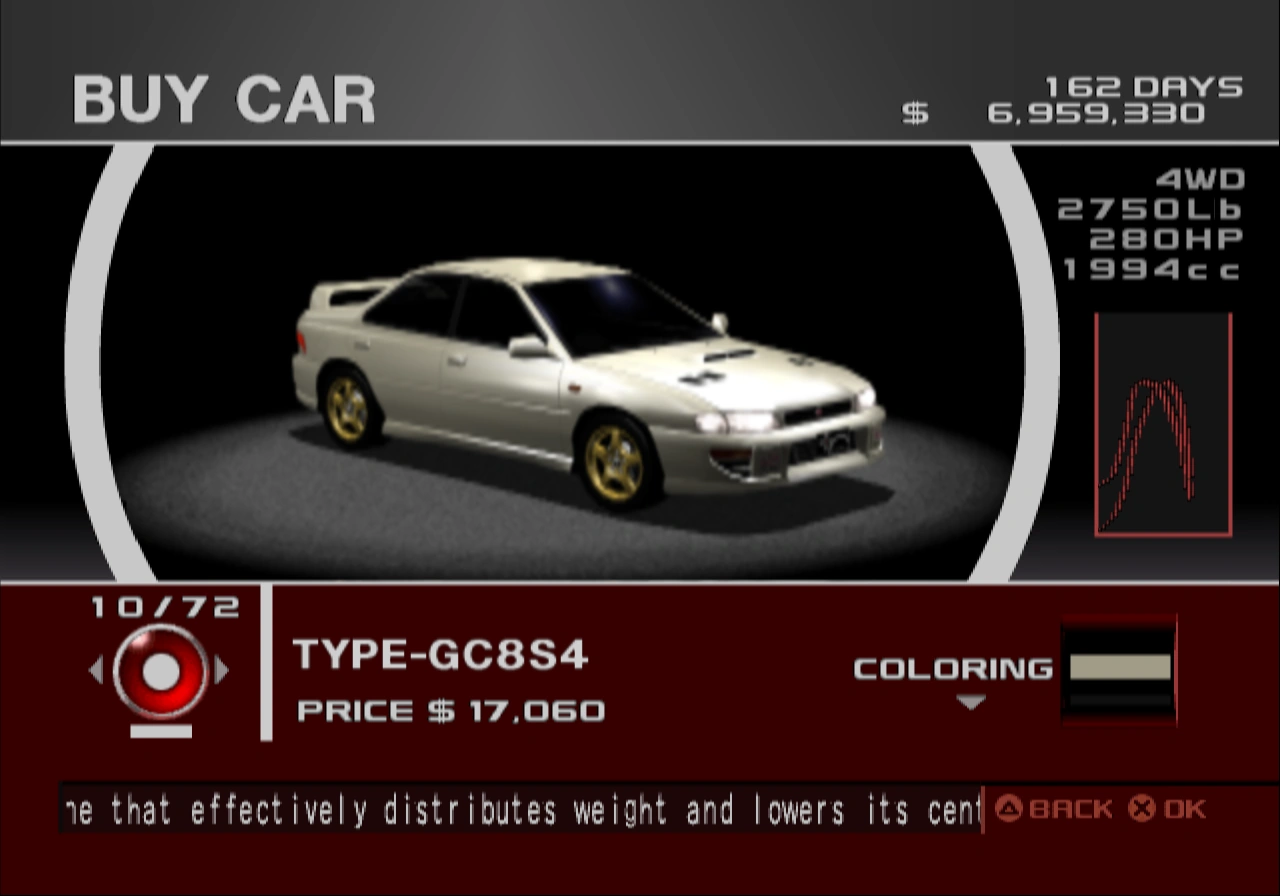Click the triangle icon next to BACK
The height and width of the screenshot is (896, 1280).
(1010, 808)
